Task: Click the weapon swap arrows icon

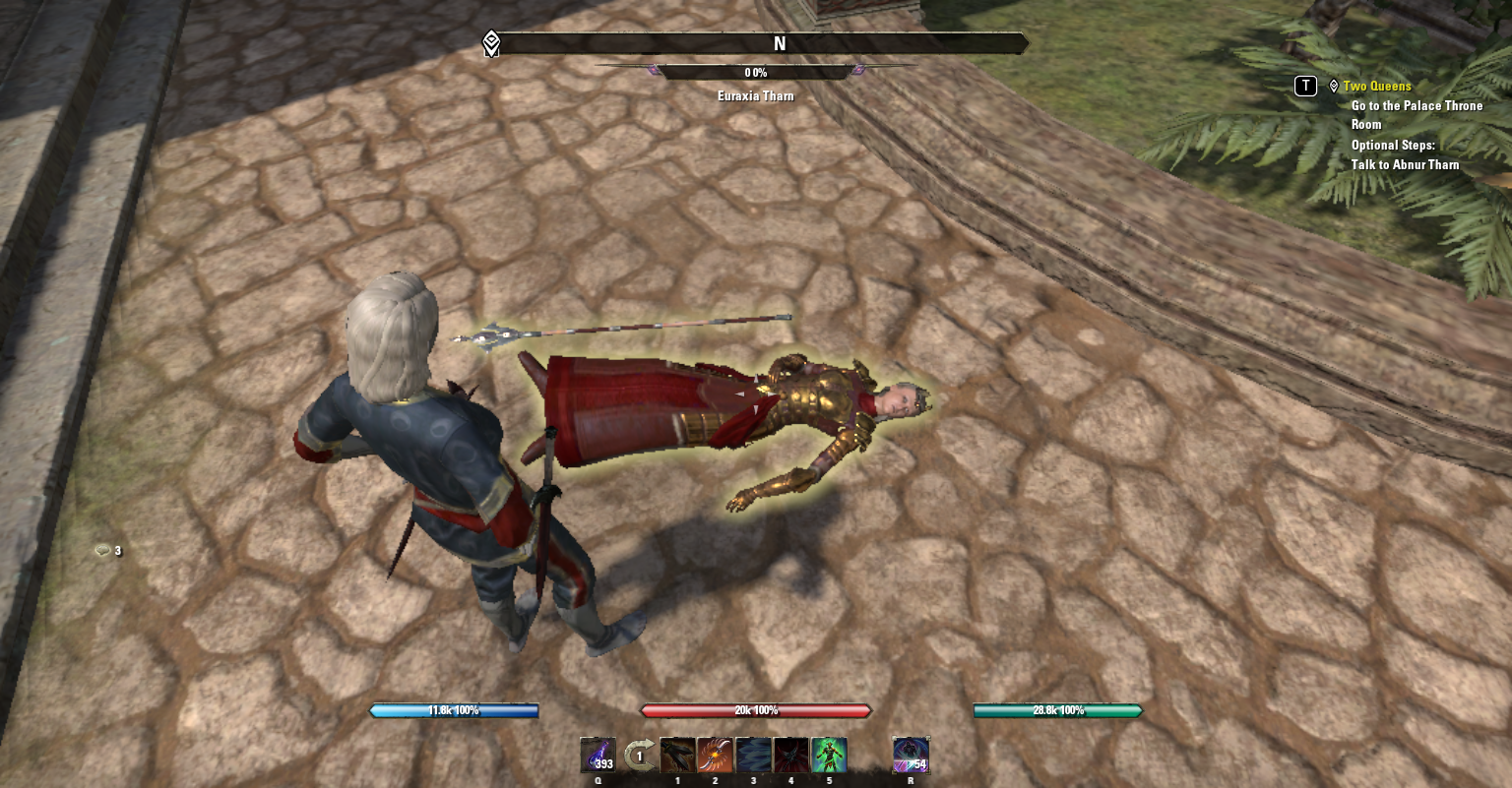Action: 639,756
